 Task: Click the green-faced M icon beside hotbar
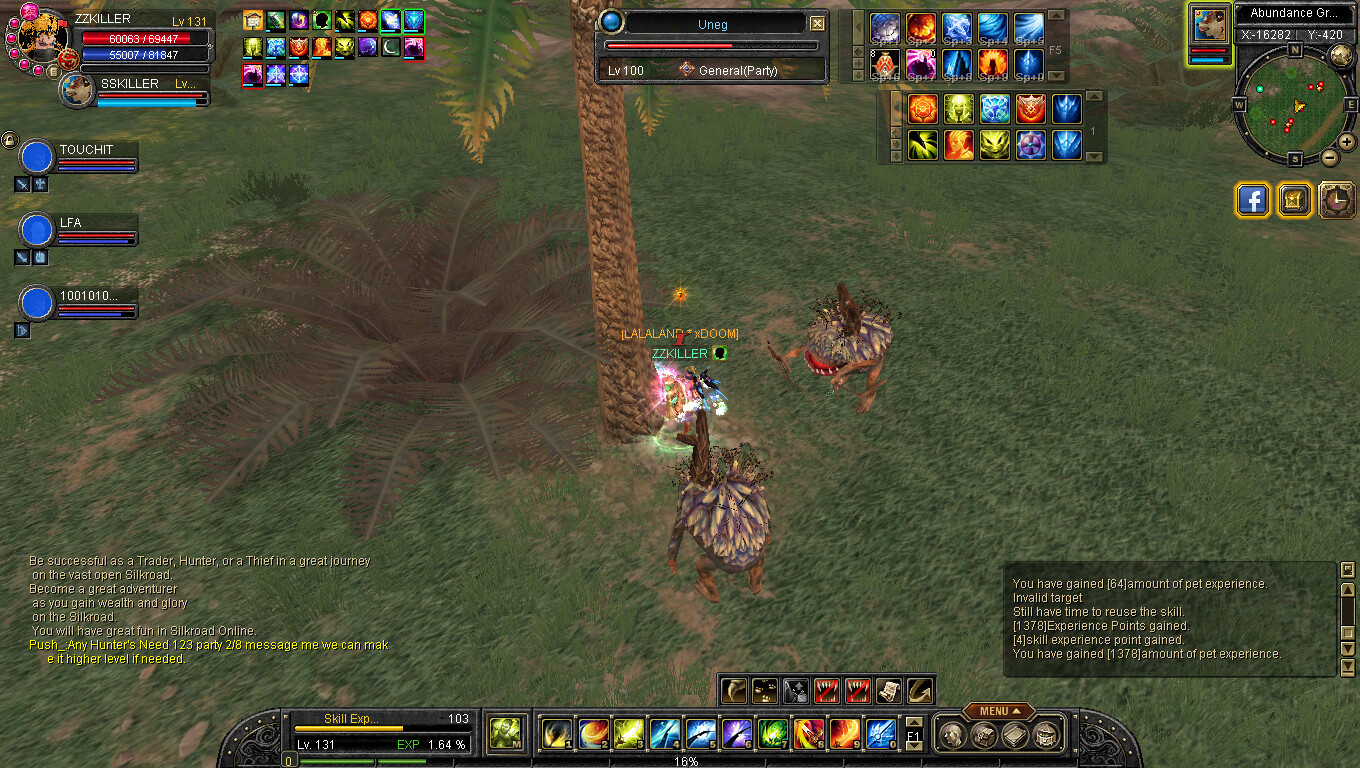[x=504, y=734]
